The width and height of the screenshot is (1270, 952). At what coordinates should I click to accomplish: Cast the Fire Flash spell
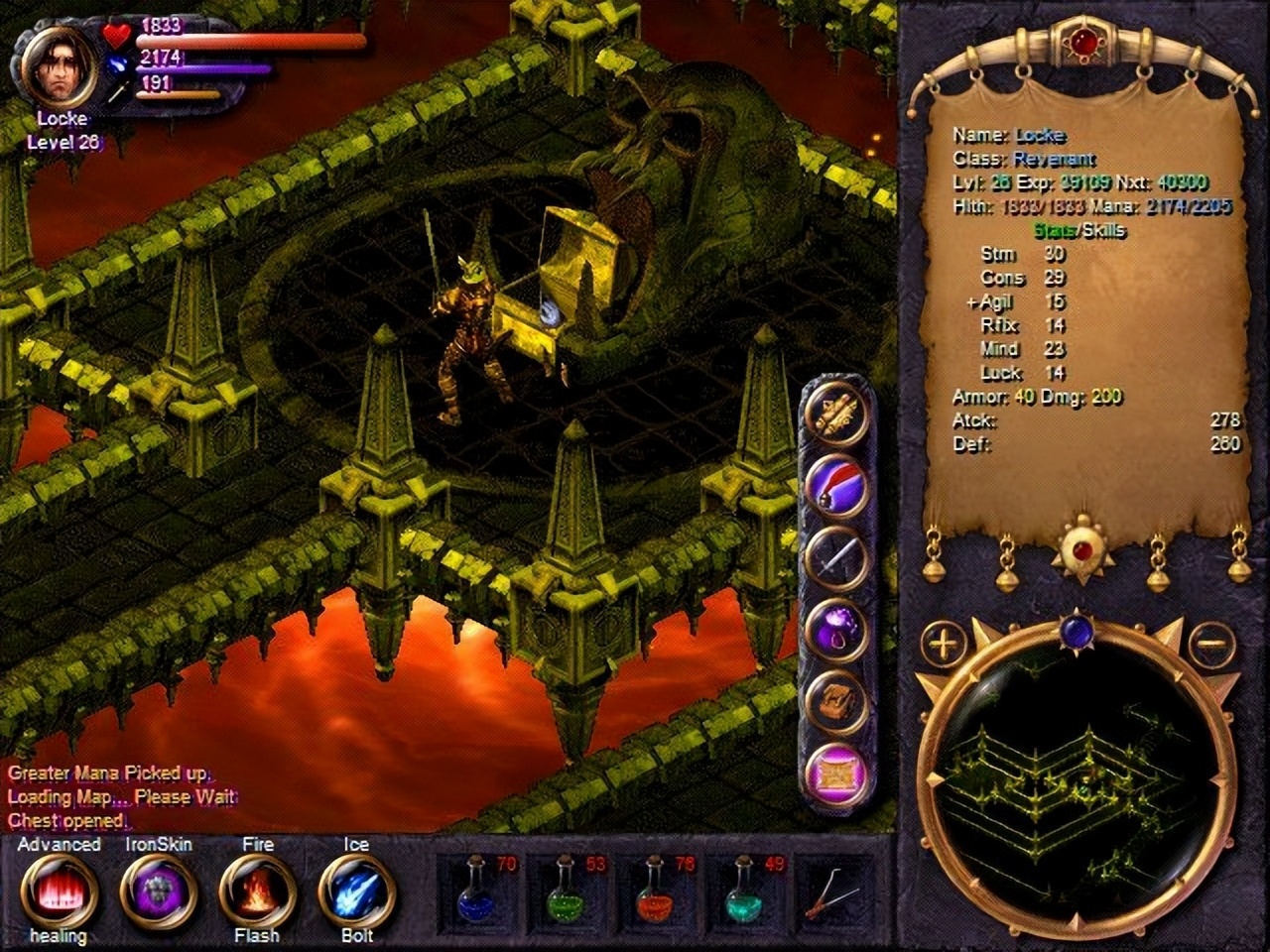(258, 890)
